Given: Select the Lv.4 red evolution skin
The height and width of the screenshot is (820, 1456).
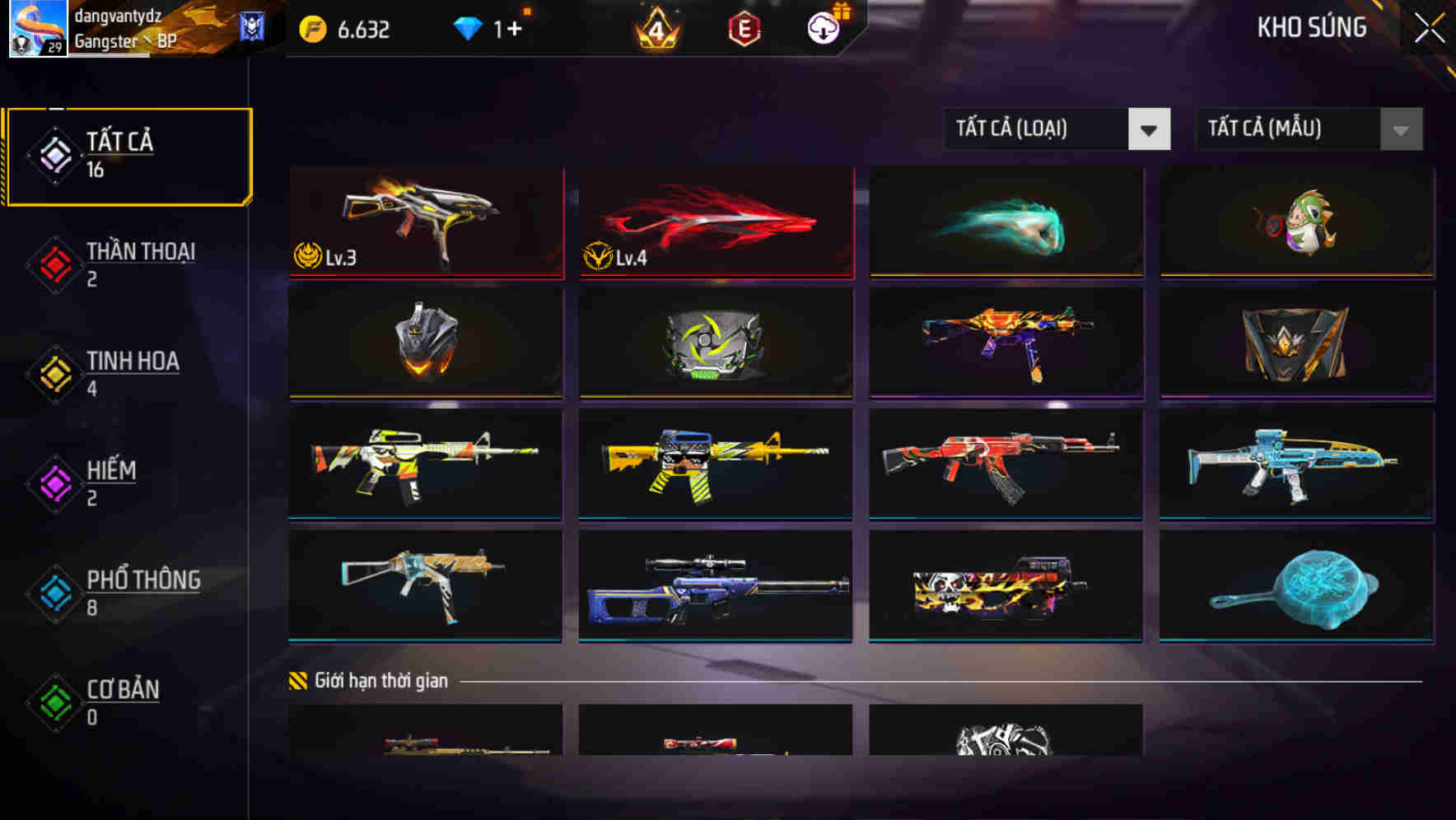Looking at the screenshot, I should tap(715, 221).
